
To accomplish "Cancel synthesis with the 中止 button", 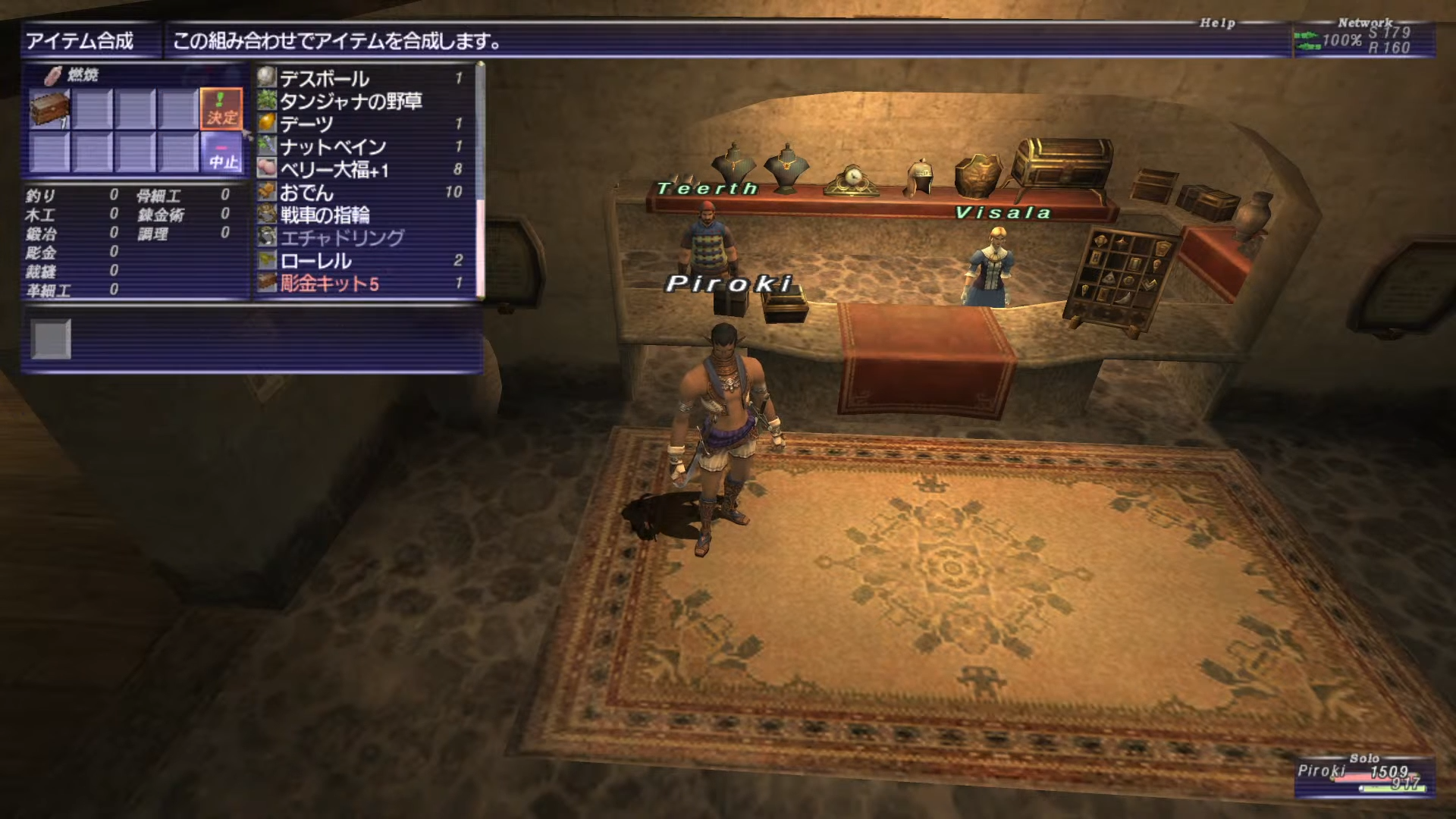I will pyautogui.click(x=223, y=152).
